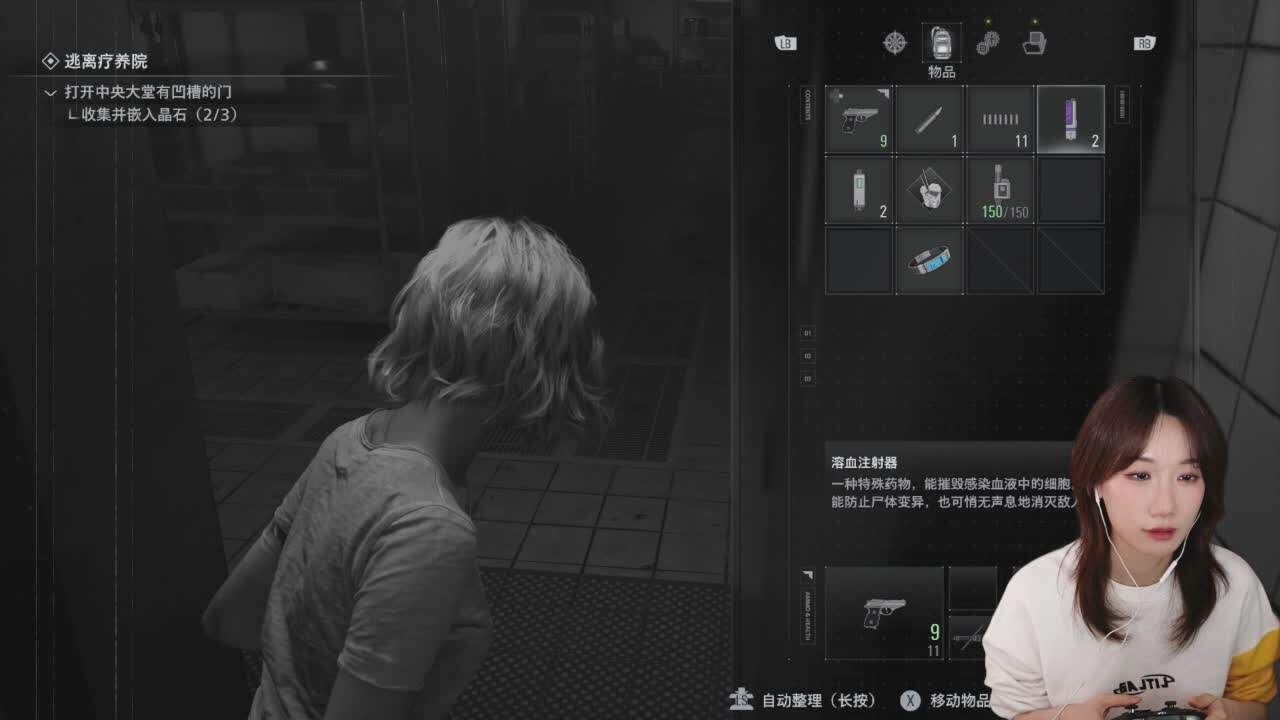The image size is (1280, 720).
Task: Select the flashlight item with quantity 2
Action: point(857,190)
